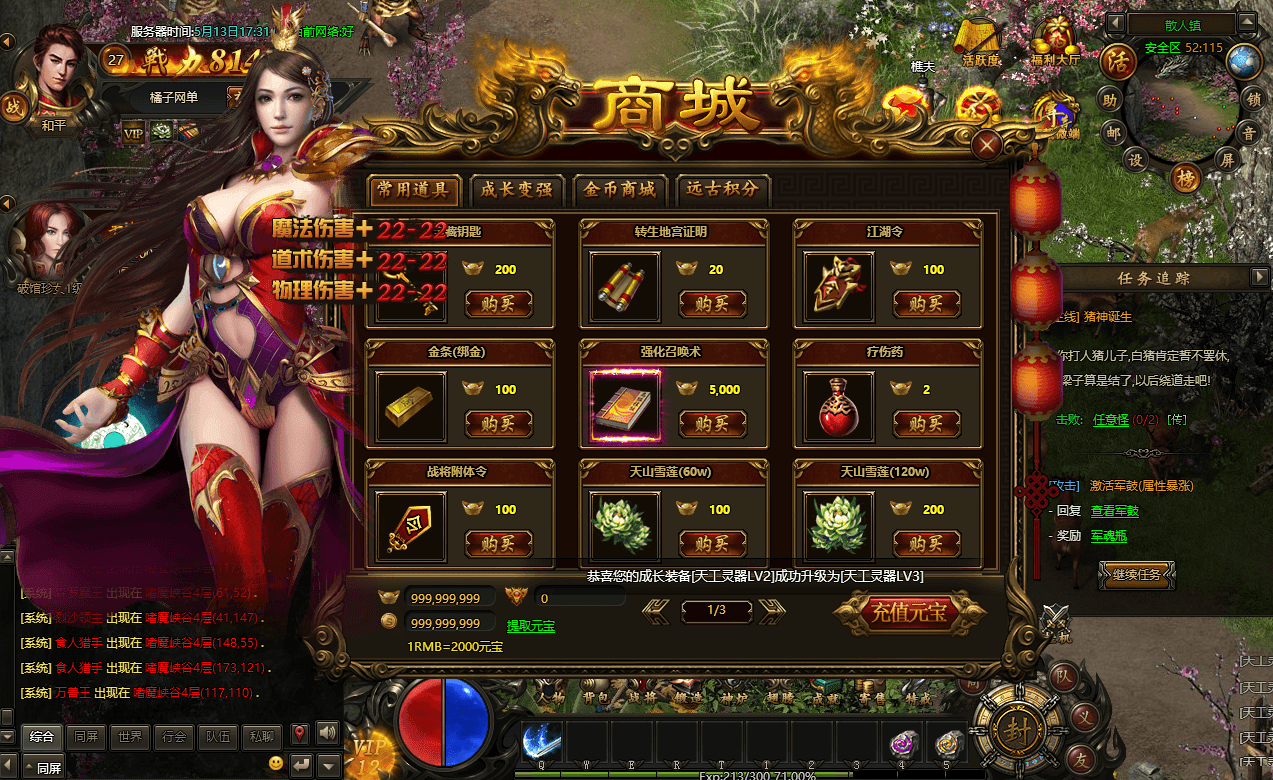Buy 天山雪莲(120w) for 200 yuanbao
Viewport: 1273px width, 780px height.
[x=926, y=544]
